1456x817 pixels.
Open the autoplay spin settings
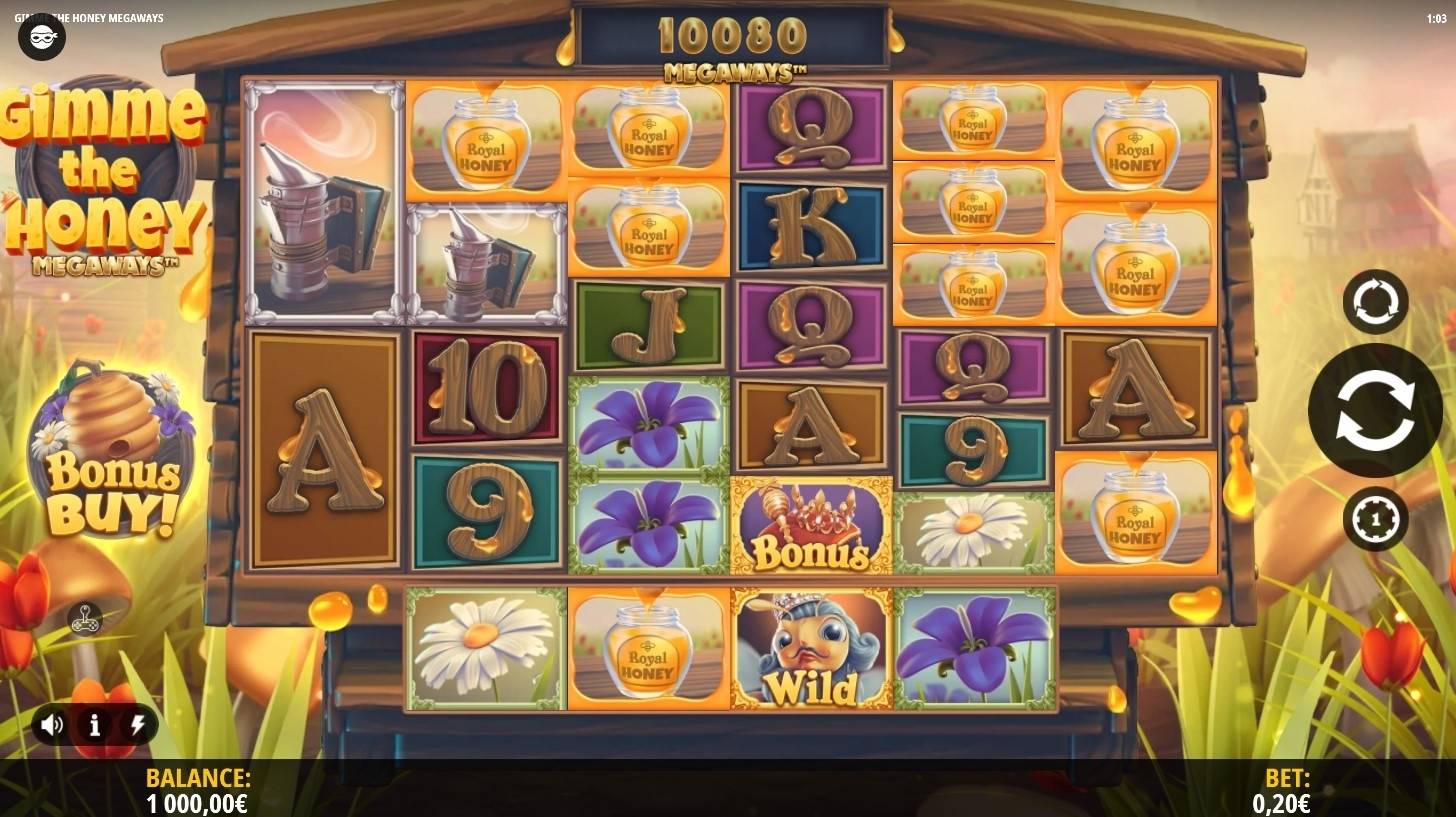tap(1375, 301)
